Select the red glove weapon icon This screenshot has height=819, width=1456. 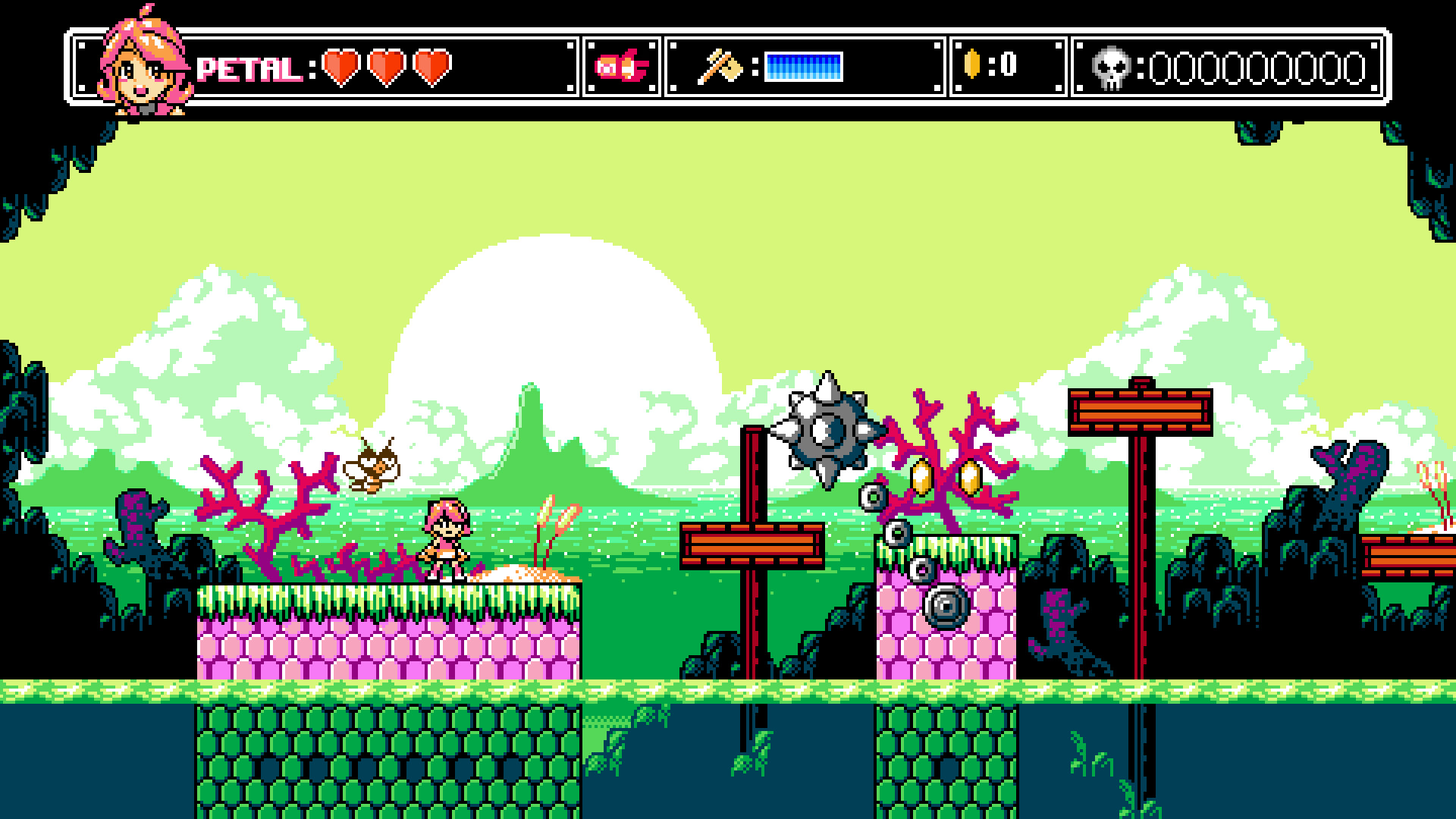click(x=622, y=67)
